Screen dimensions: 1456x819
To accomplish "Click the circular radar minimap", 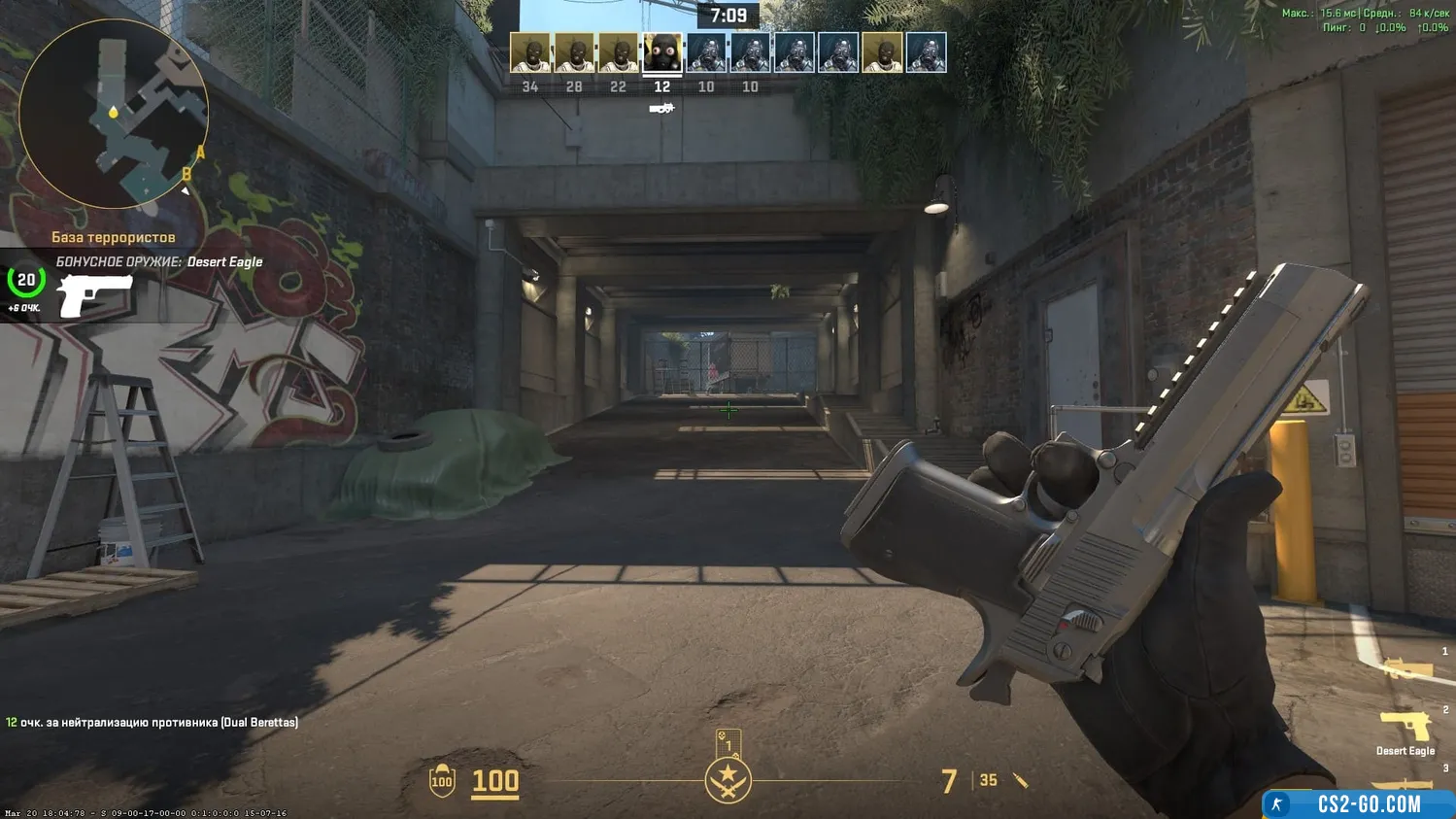I will pos(114,115).
